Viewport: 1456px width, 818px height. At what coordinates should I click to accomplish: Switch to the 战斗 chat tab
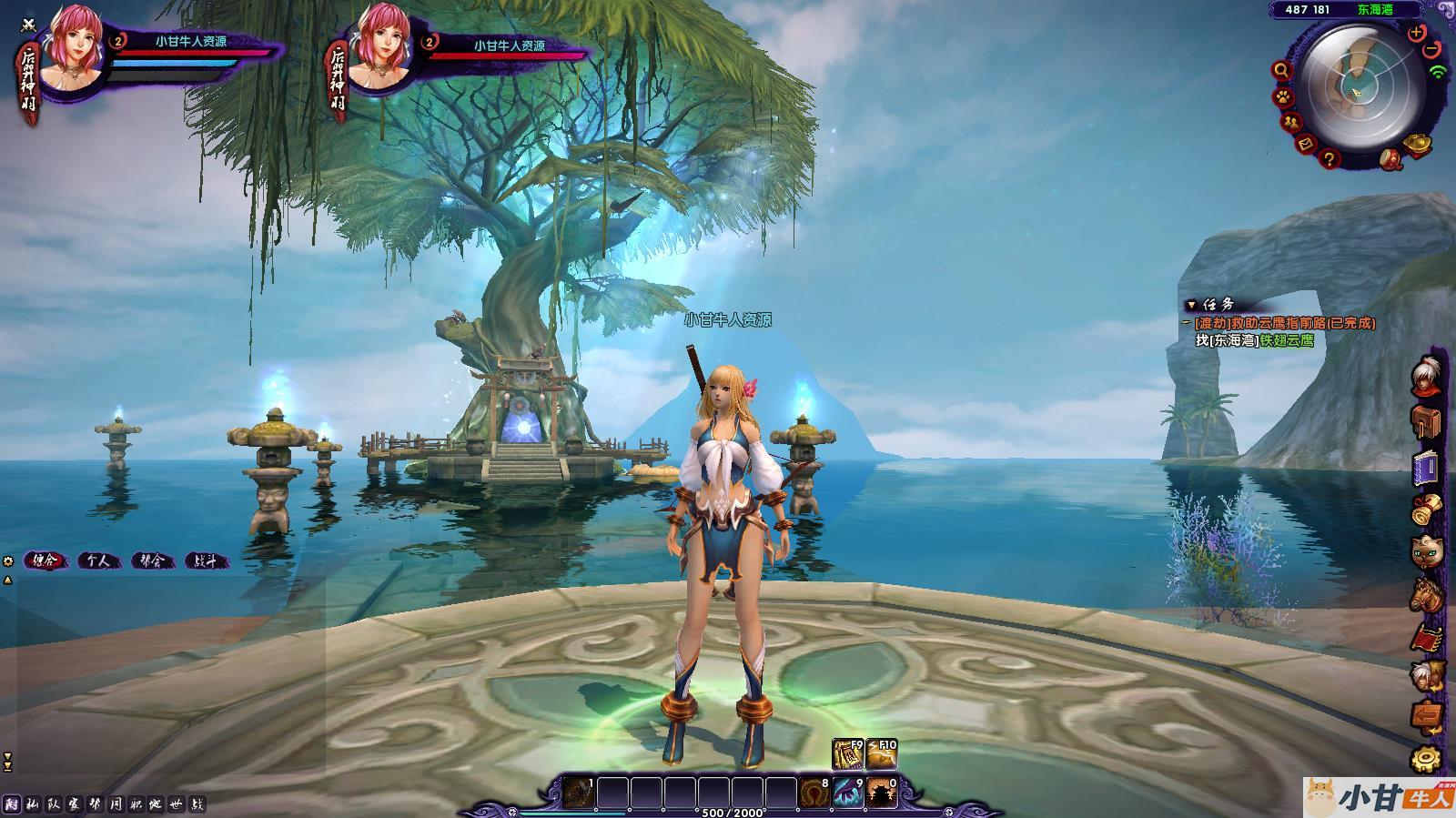[206, 560]
